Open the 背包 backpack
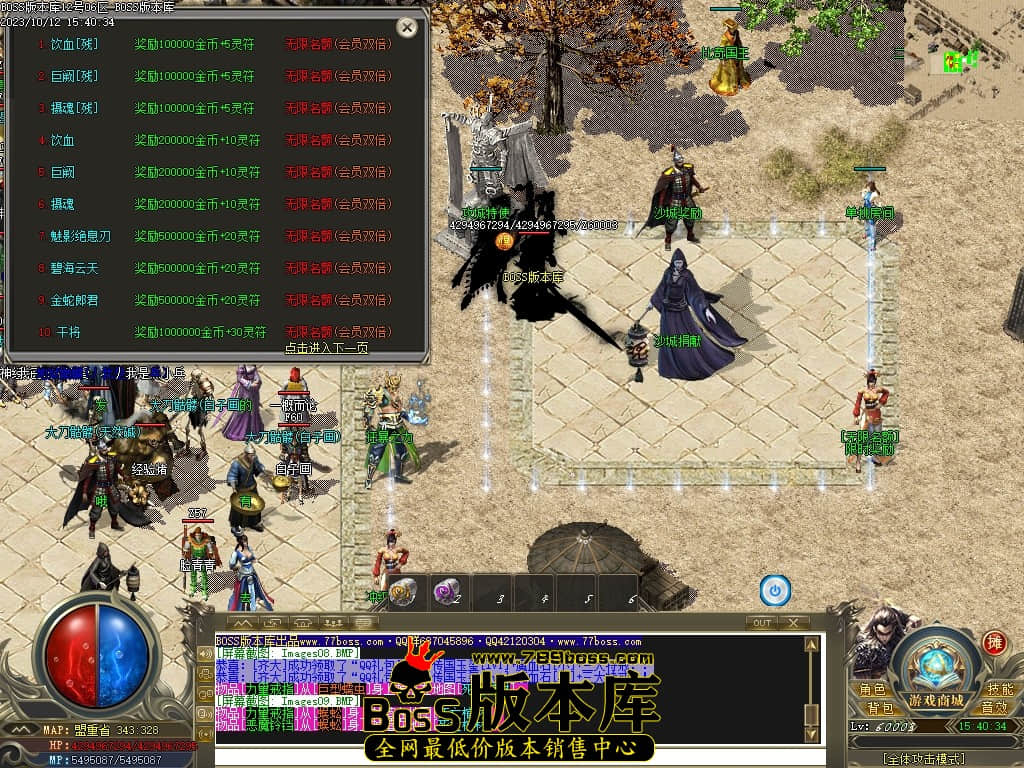This screenshot has width=1024, height=768. click(x=880, y=708)
